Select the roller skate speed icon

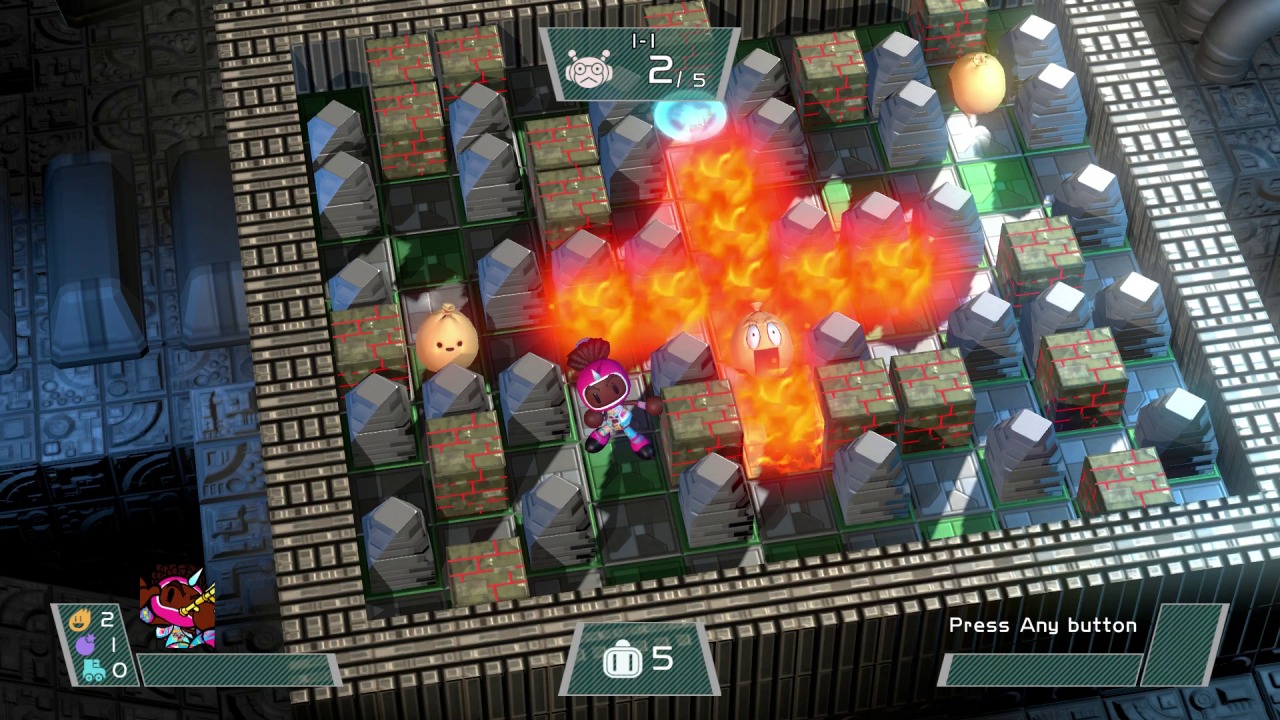(x=93, y=670)
